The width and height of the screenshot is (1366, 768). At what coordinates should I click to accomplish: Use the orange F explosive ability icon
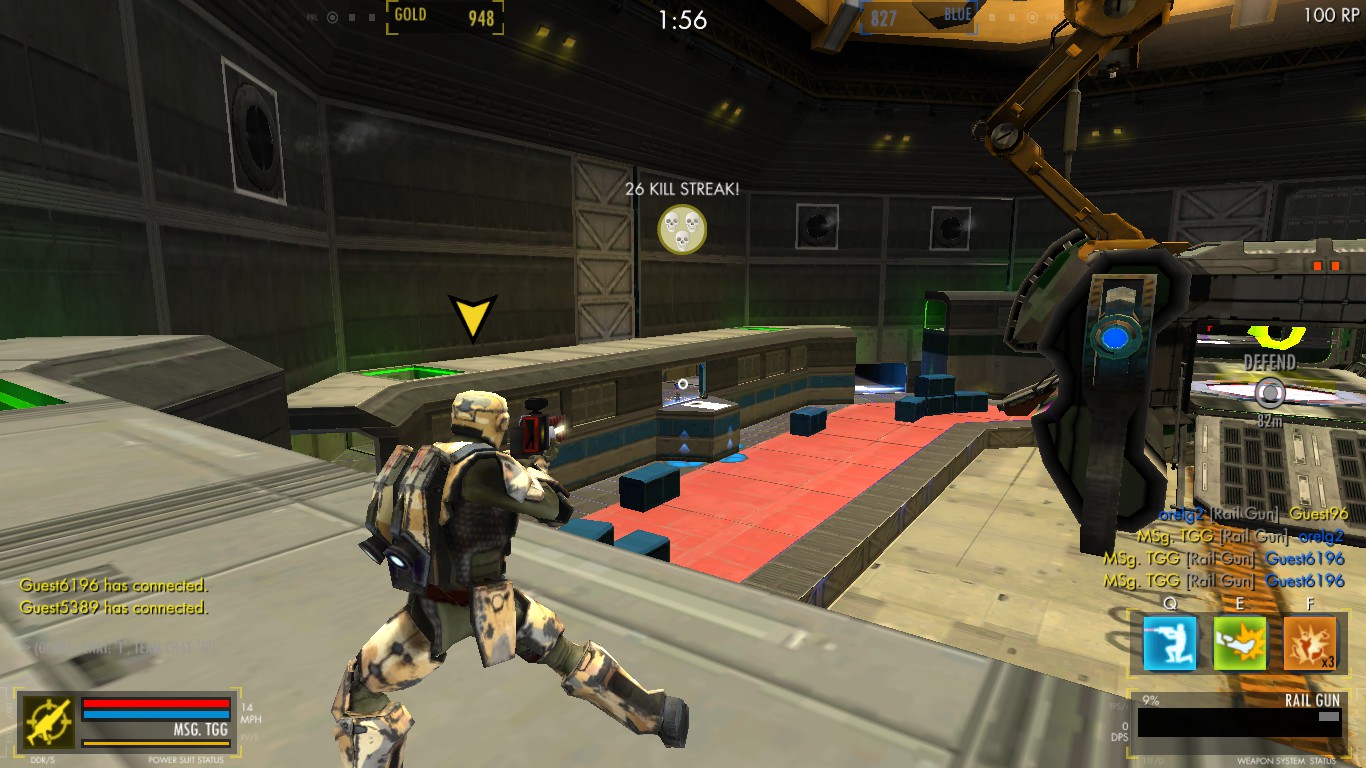[x=1312, y=643]
